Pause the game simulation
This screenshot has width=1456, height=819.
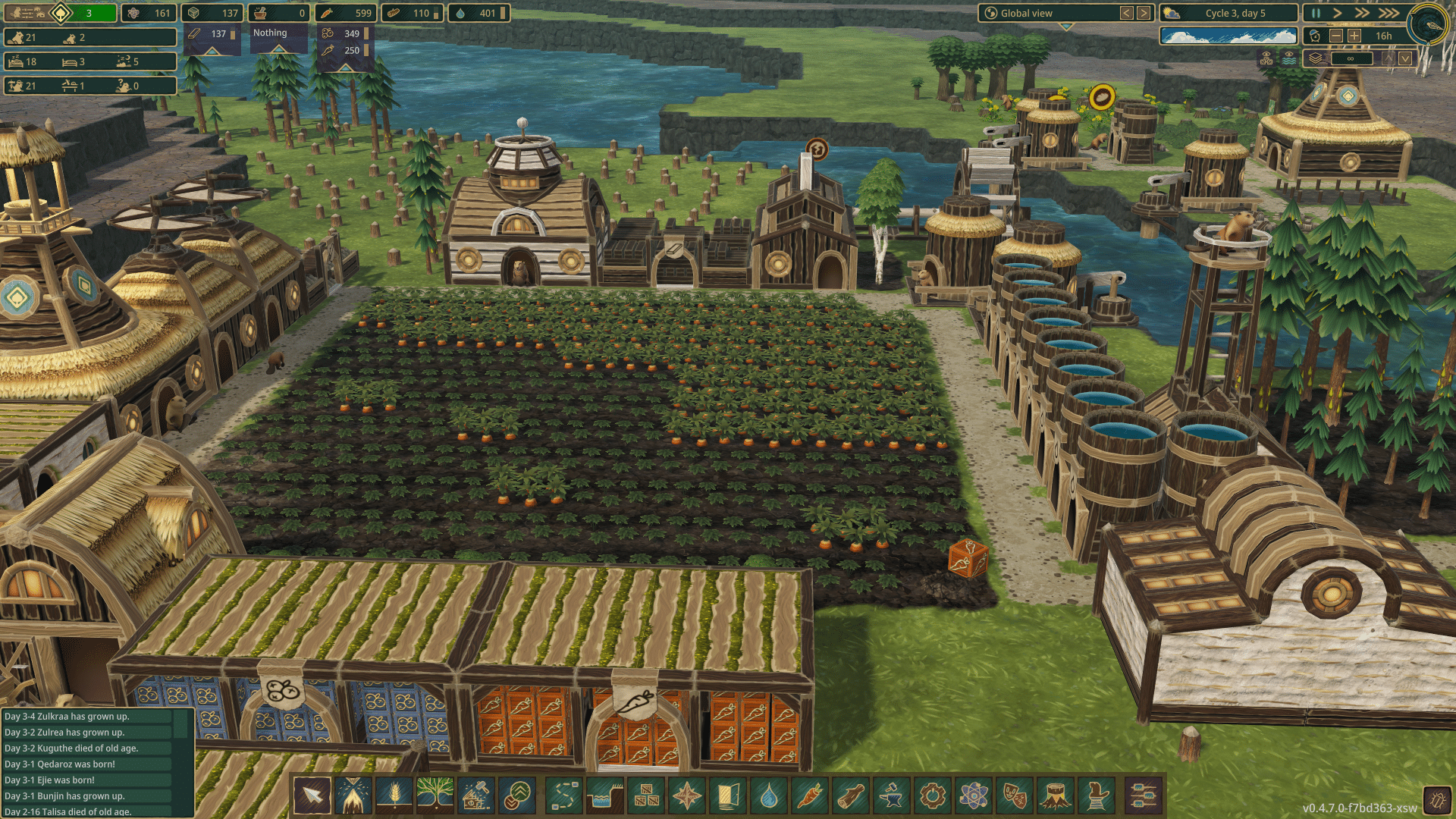pos(1315,13)
